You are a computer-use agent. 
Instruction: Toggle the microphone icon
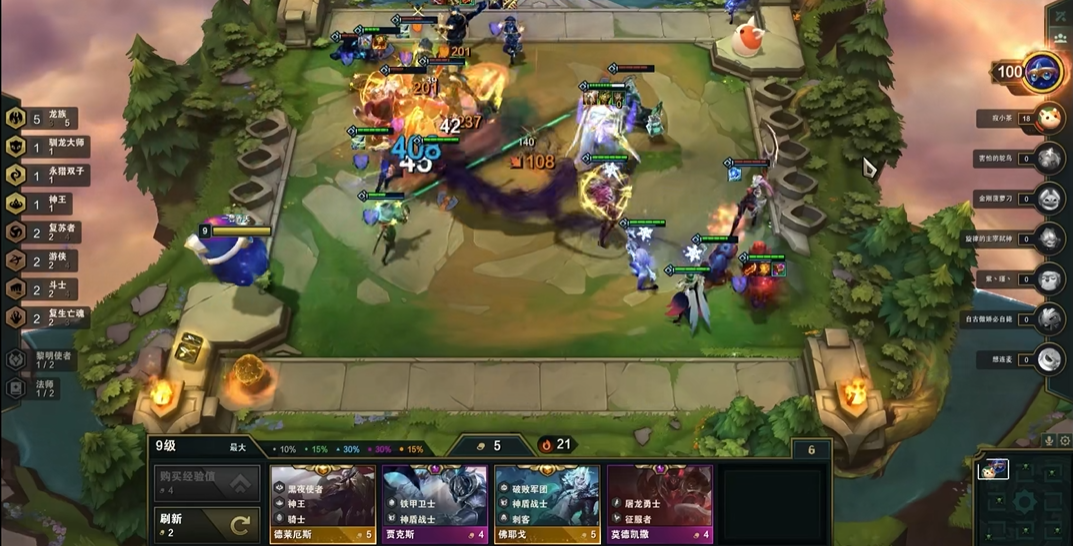[1049, 440]
